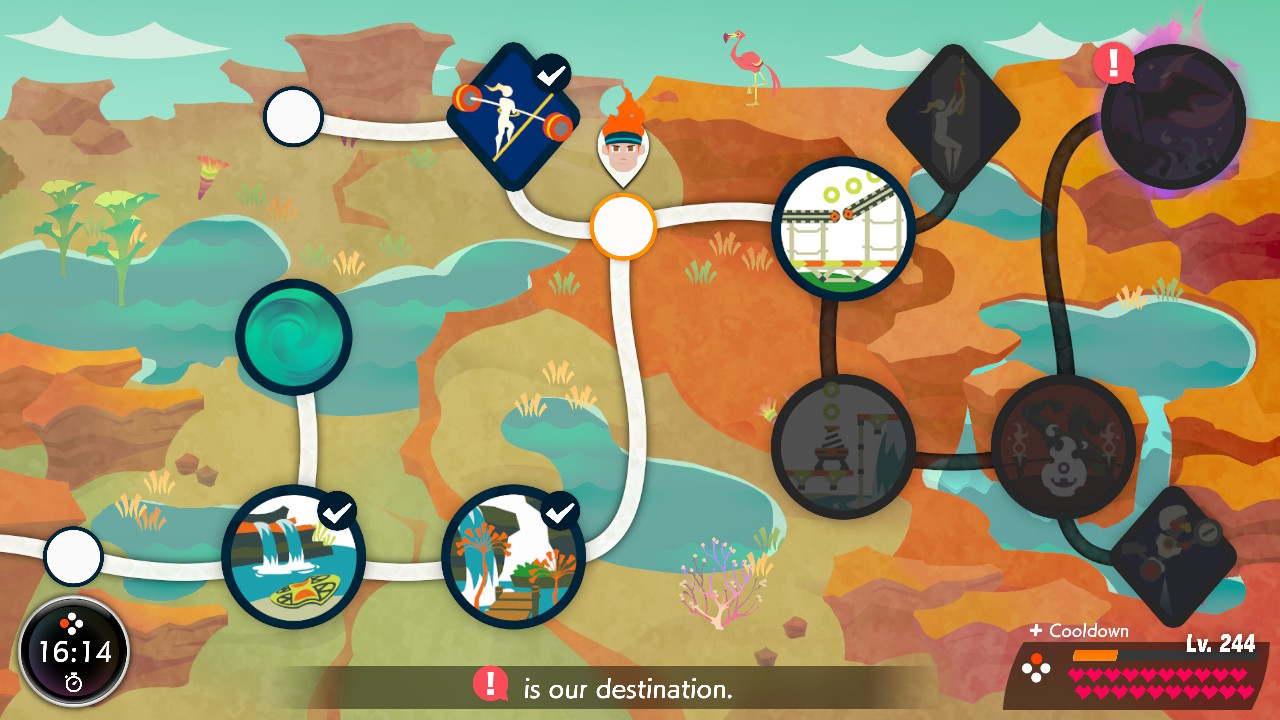Select the locked diamond node below the flame monster
The image size is (1280, 720).
1173,556
